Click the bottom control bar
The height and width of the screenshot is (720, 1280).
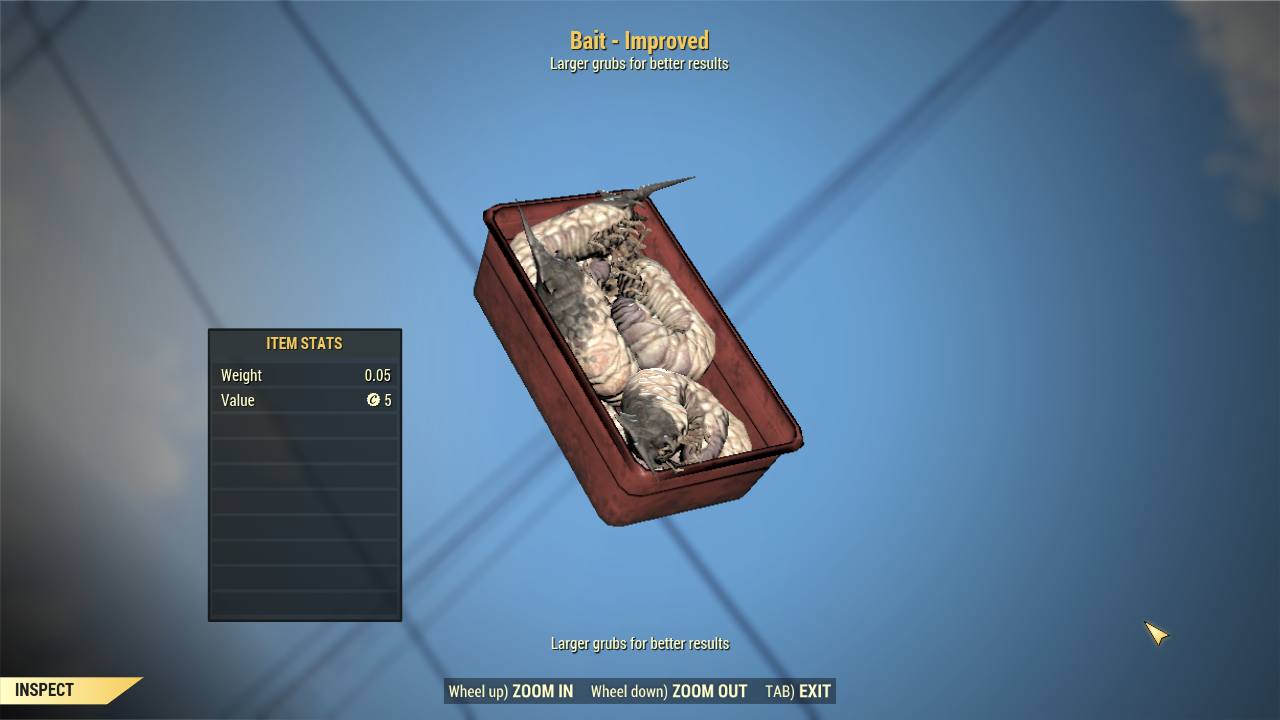(640, 691)
